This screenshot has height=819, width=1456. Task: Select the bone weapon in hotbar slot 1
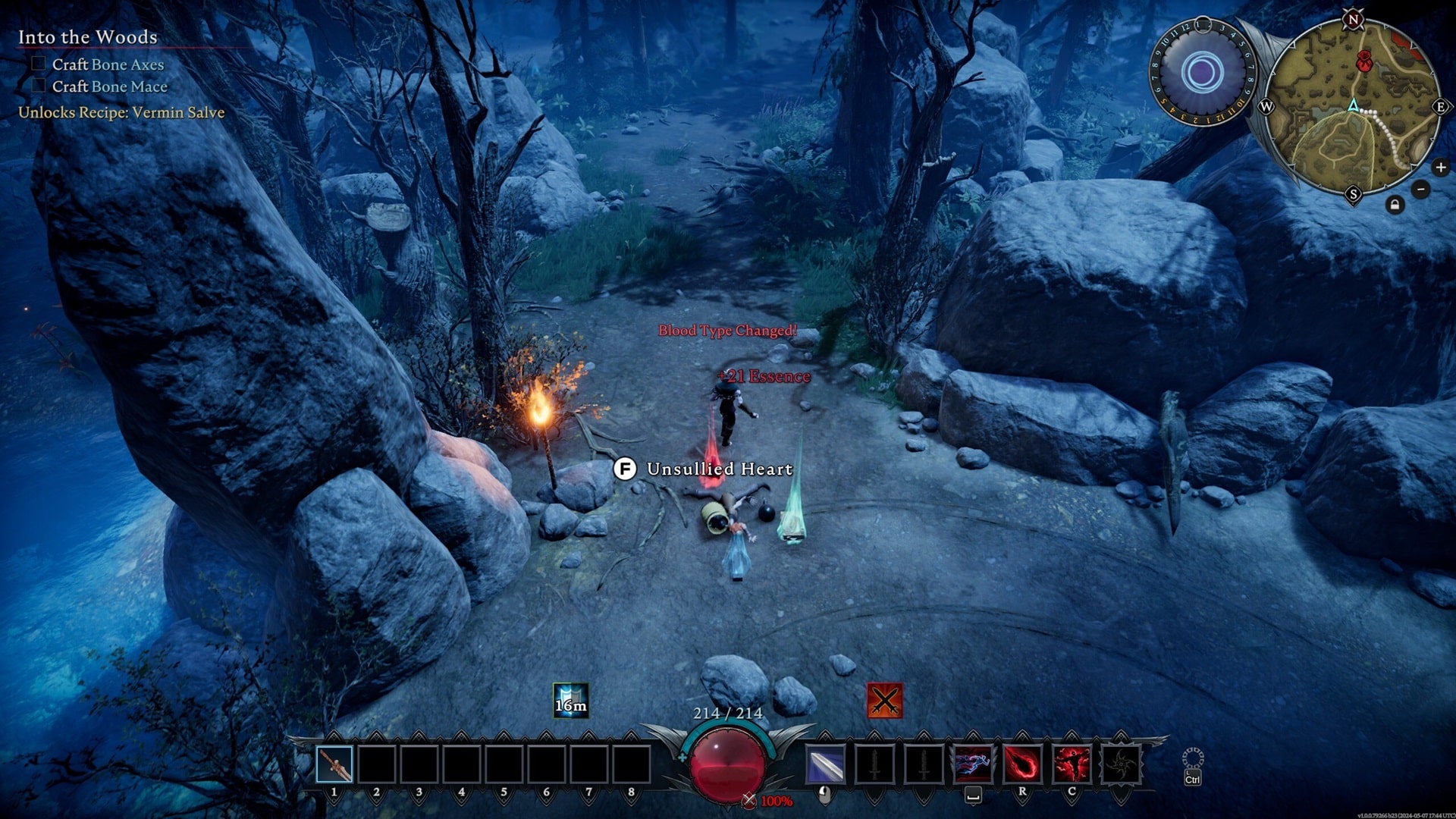[x=334, y=764]
